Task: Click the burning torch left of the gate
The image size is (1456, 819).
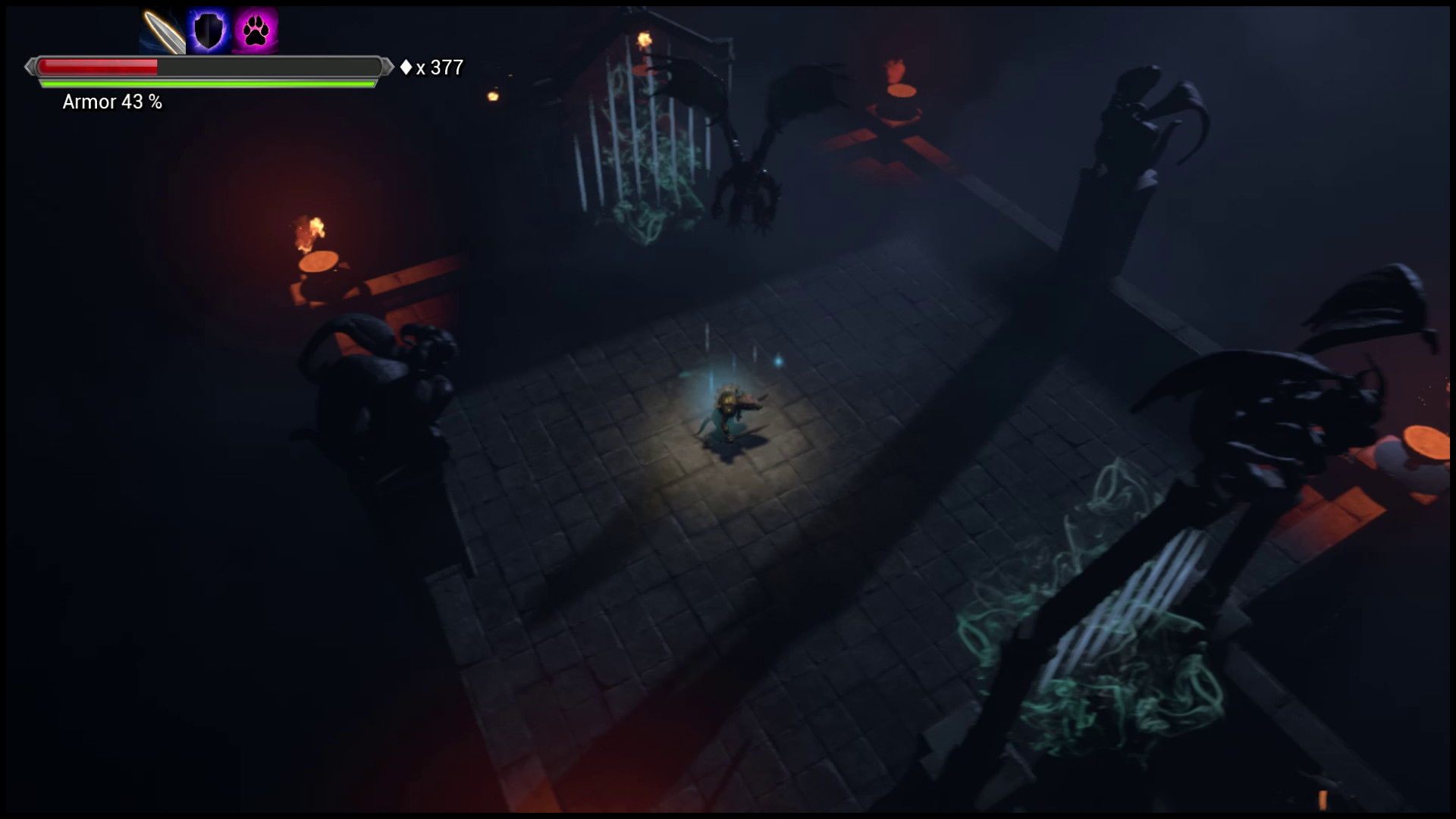Action: click(x=308, y=227)
